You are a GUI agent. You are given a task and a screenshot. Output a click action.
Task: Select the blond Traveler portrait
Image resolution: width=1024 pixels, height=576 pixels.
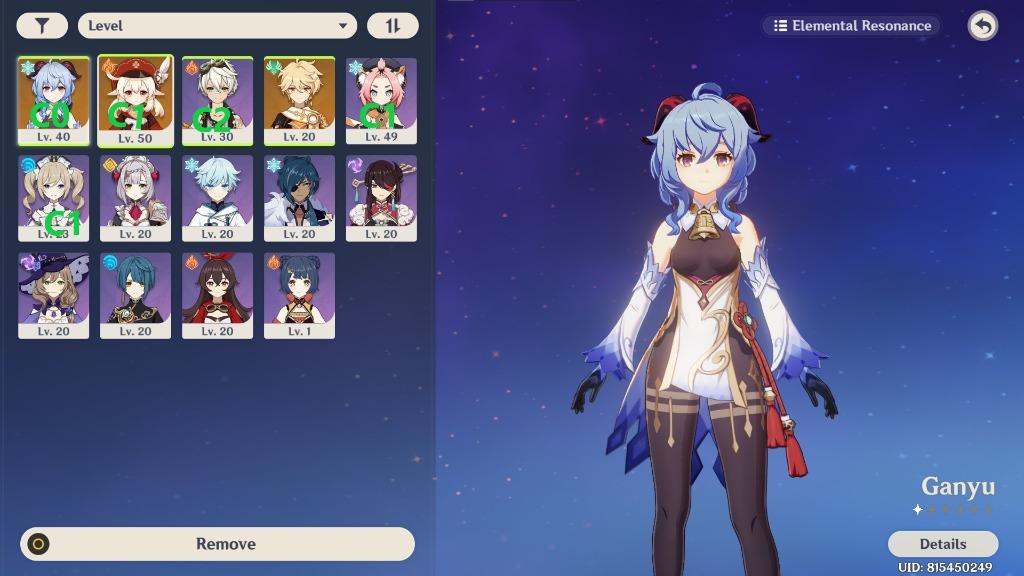click(299, 101)
